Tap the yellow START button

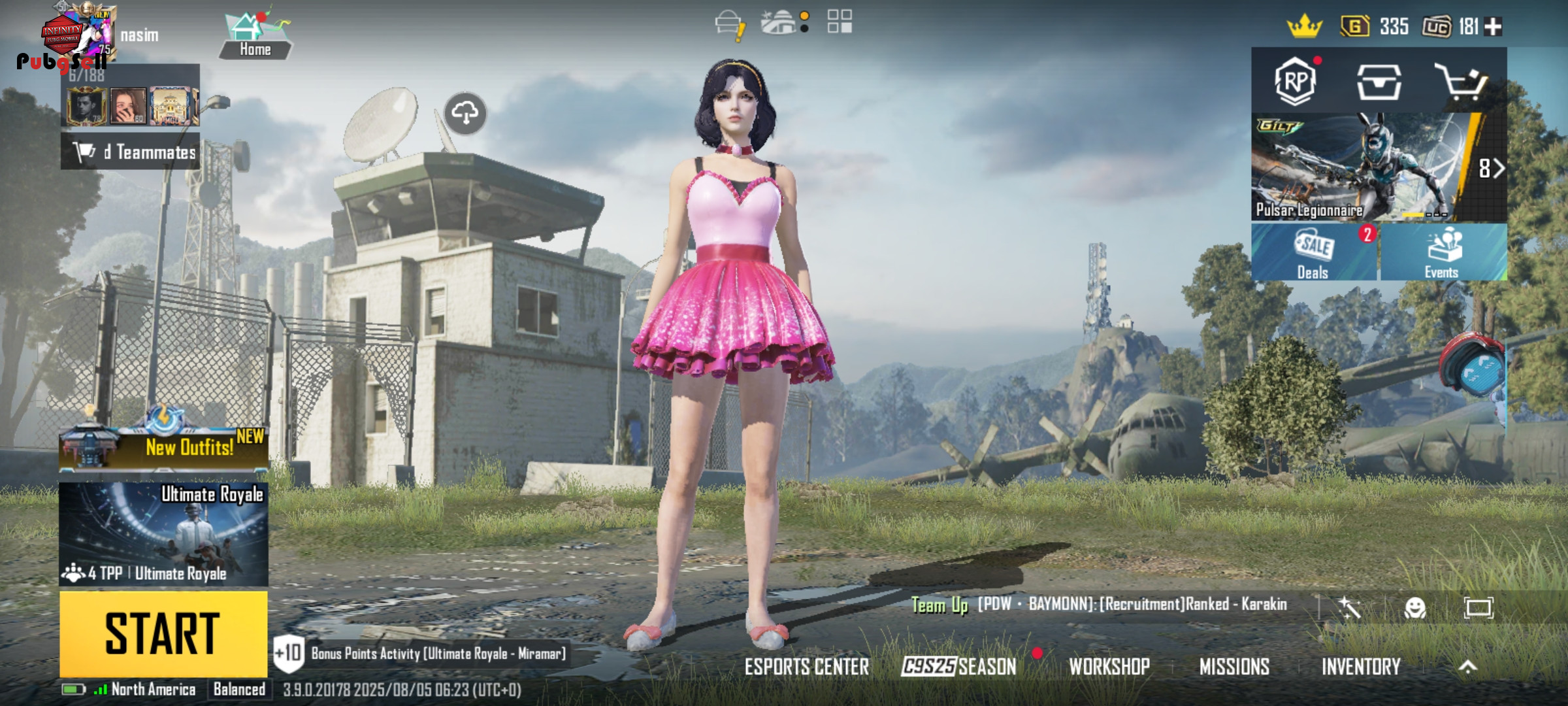[163, 633]
